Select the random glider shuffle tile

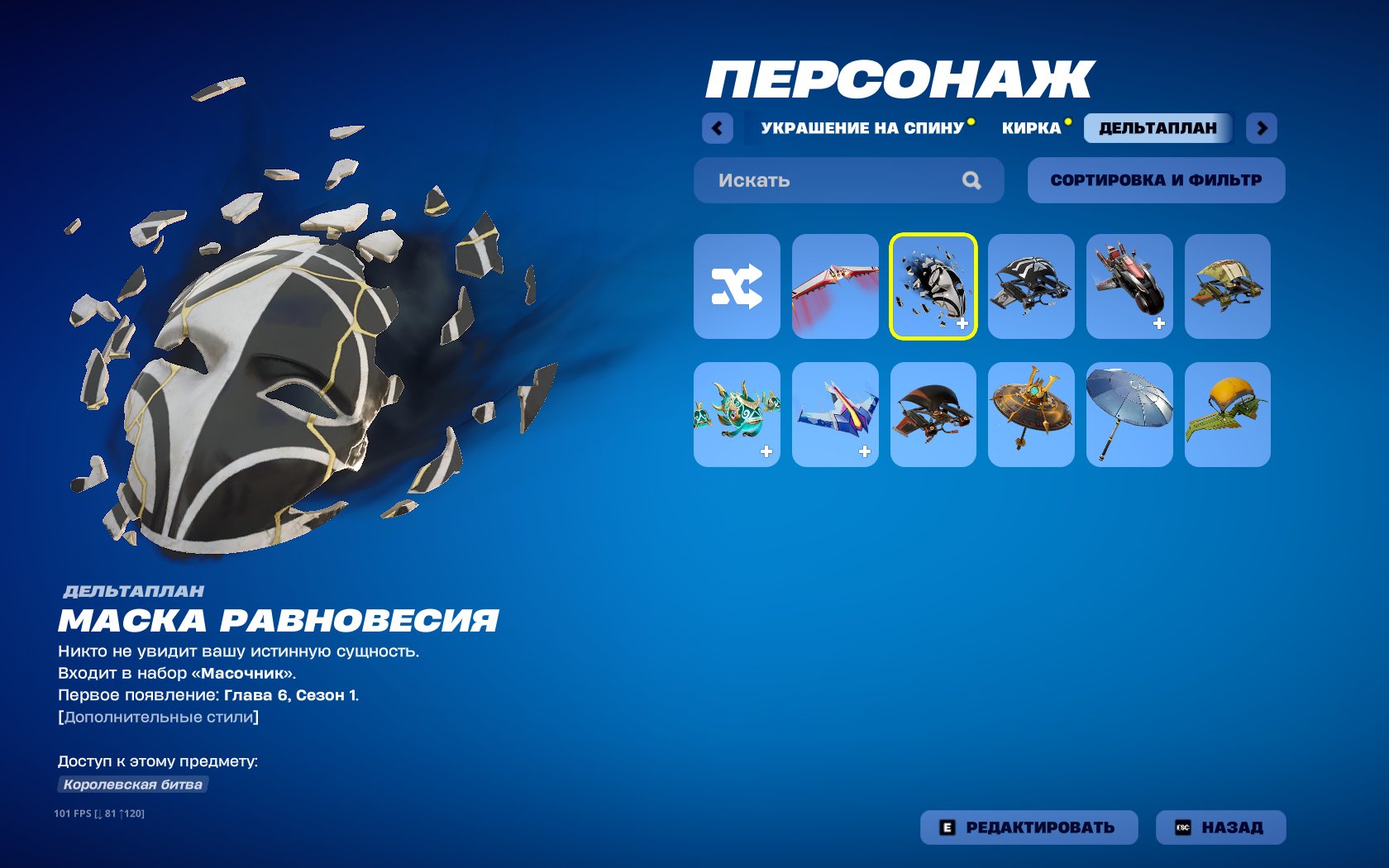coord(736,287)
